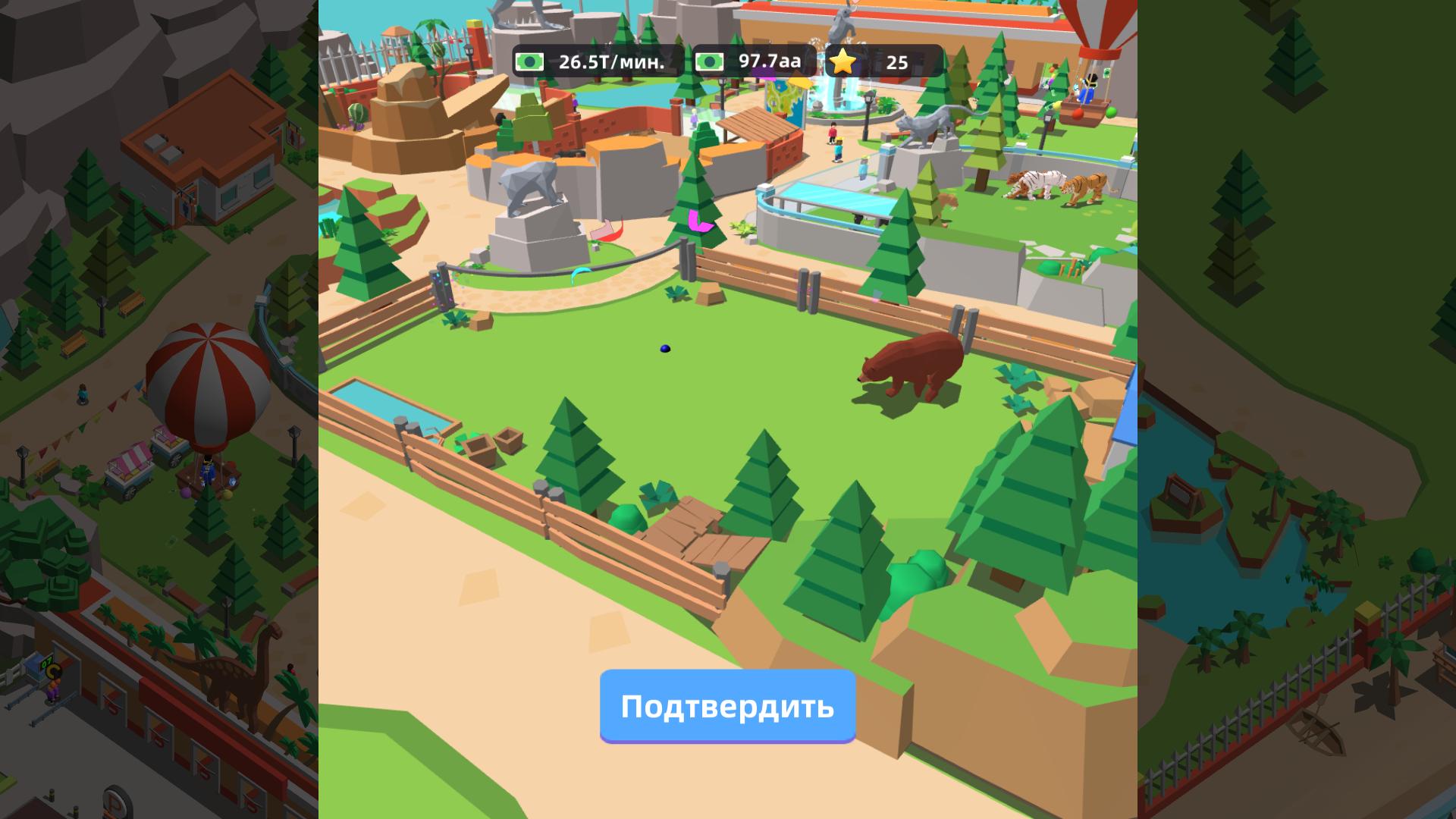This screenshot has height=819, width=1456.
Task: Click the green money icon beside 26.5T/мин.
Action: click(532, 64)
